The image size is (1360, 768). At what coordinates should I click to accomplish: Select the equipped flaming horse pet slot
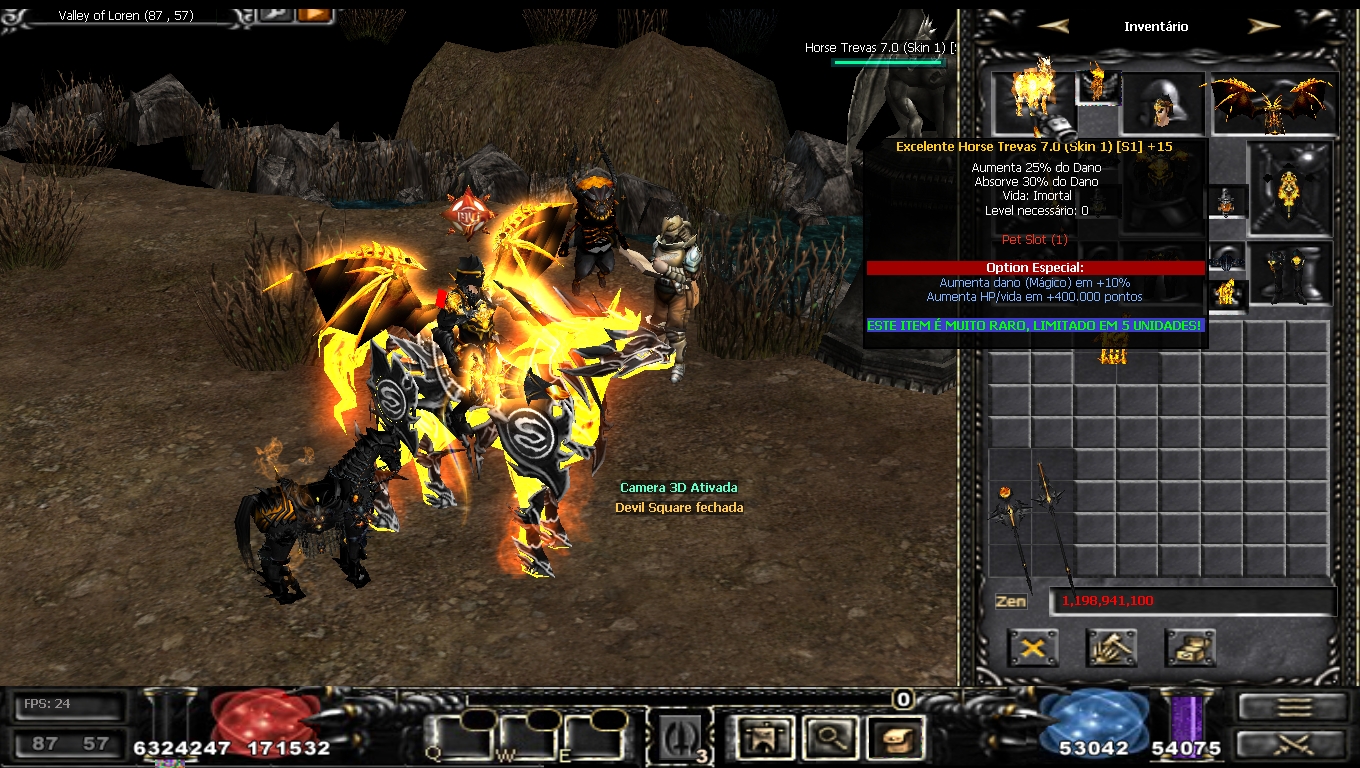(x=1030, y=101)
